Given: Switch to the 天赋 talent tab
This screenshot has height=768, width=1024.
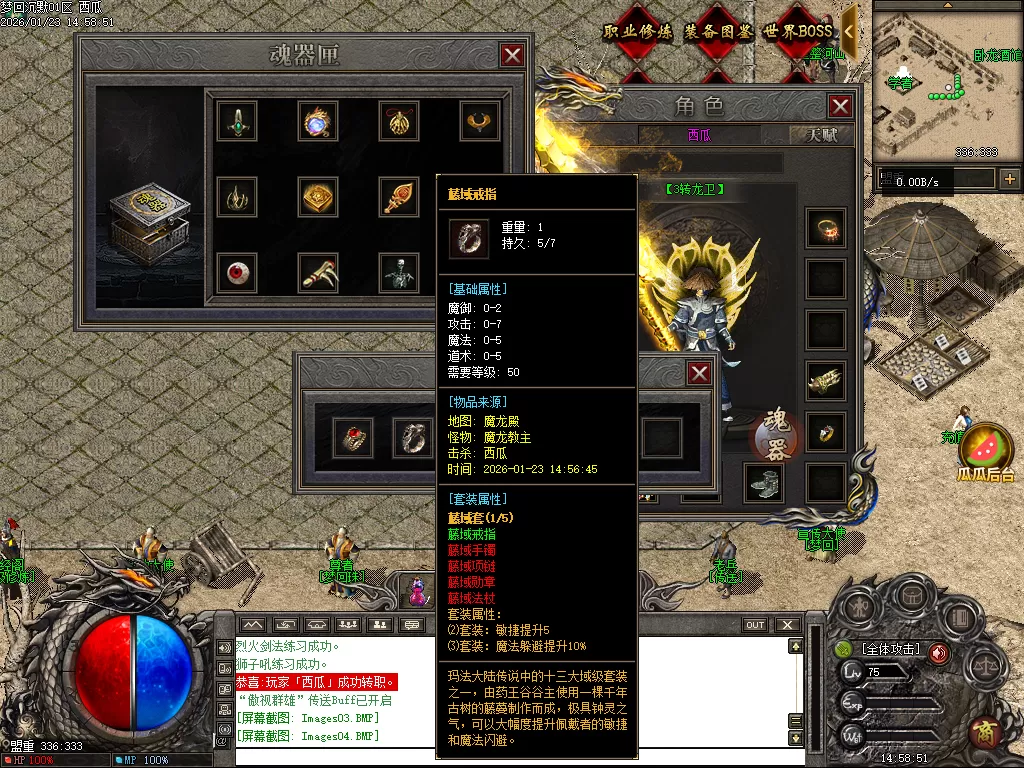Looking at the screenshot, I should pos(822,135).
